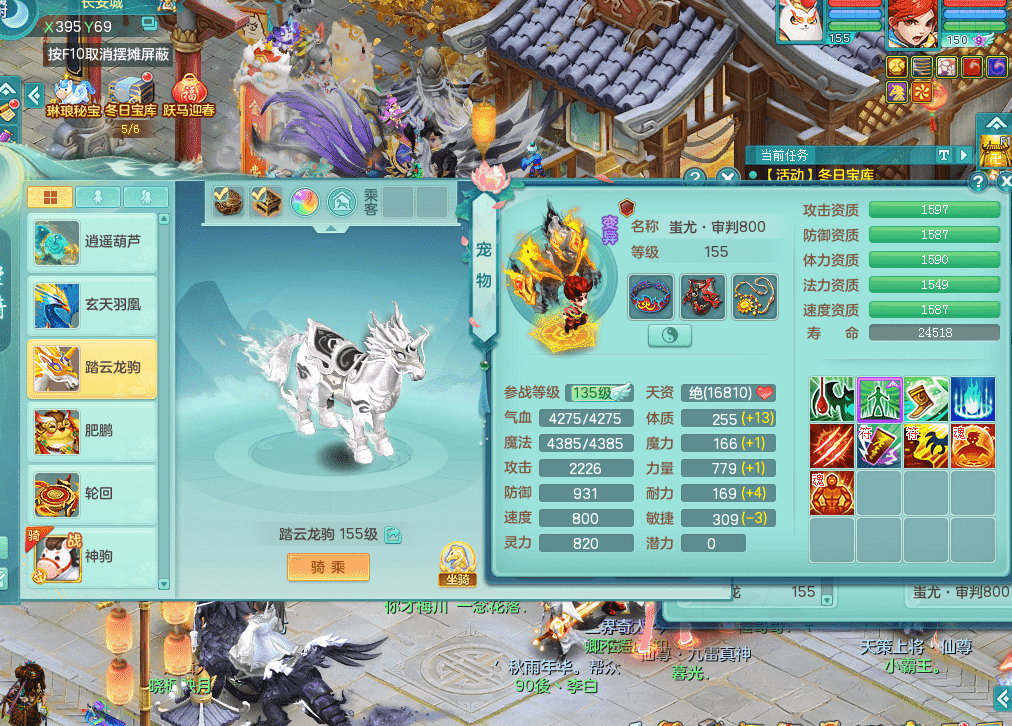
Task: Select the pet's sun amulet necklace slot
Action: coord(755,296)
